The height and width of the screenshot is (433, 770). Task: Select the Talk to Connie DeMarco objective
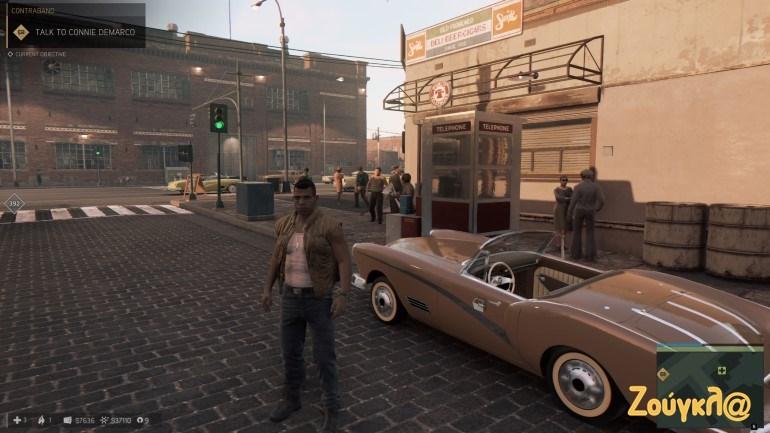(x=83, y=31)
